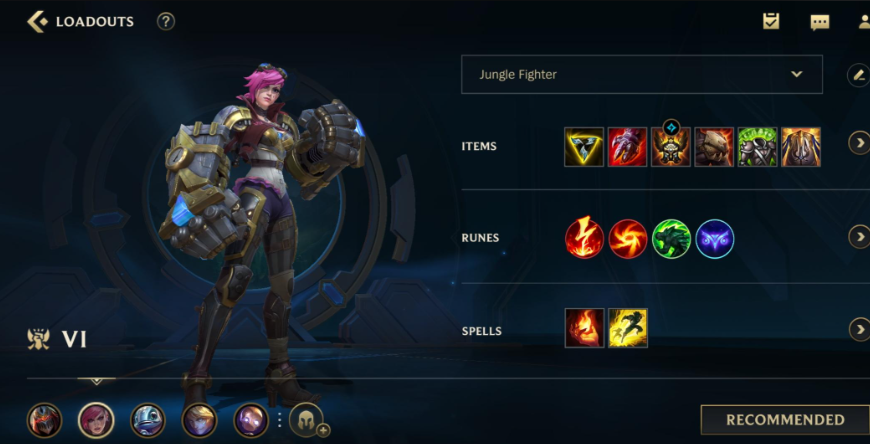Choose the red lightning bolt keystone rune
Image resolution: width=870 pixels, height=444 pixels.
point(584,239)
